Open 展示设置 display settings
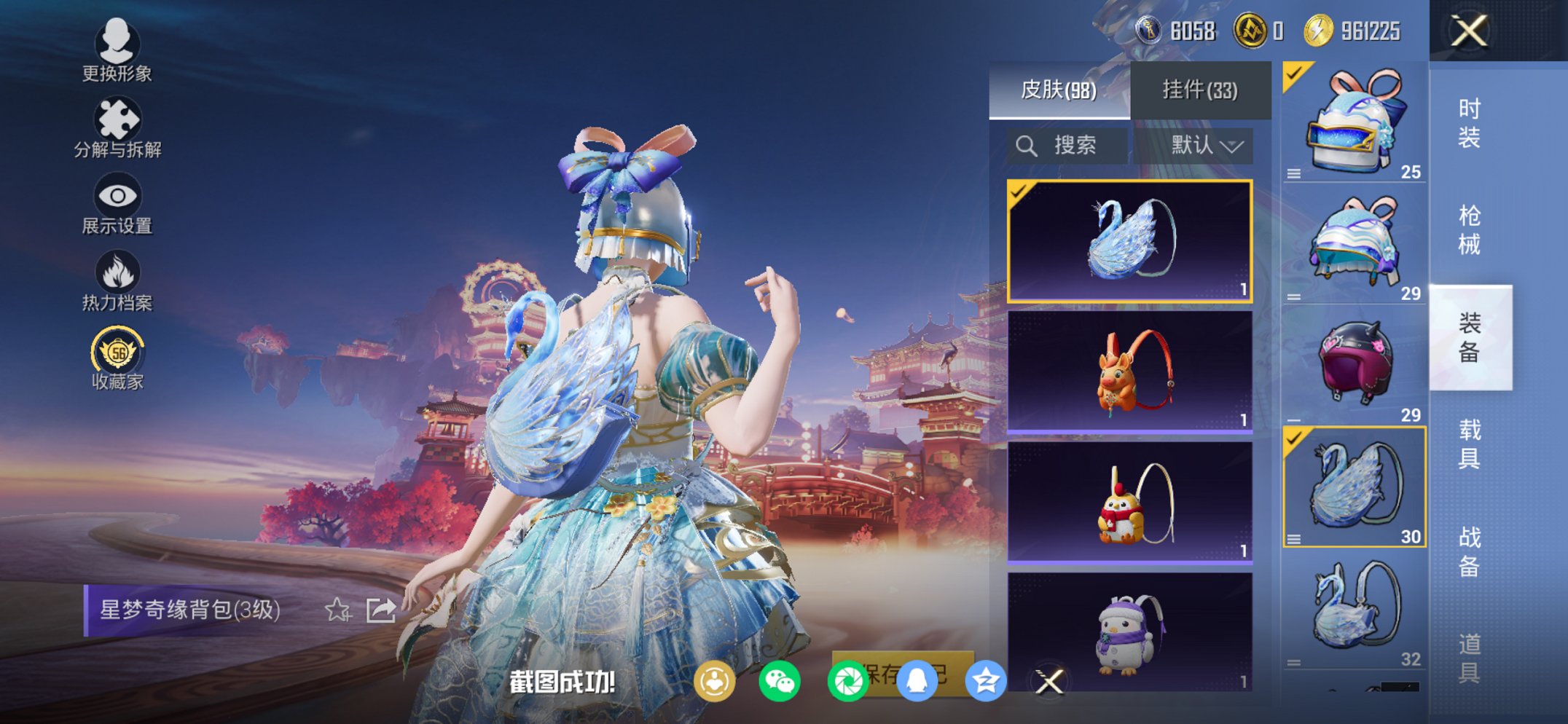This screenshot has height=724, width=1568. click(x=117, y=205)
